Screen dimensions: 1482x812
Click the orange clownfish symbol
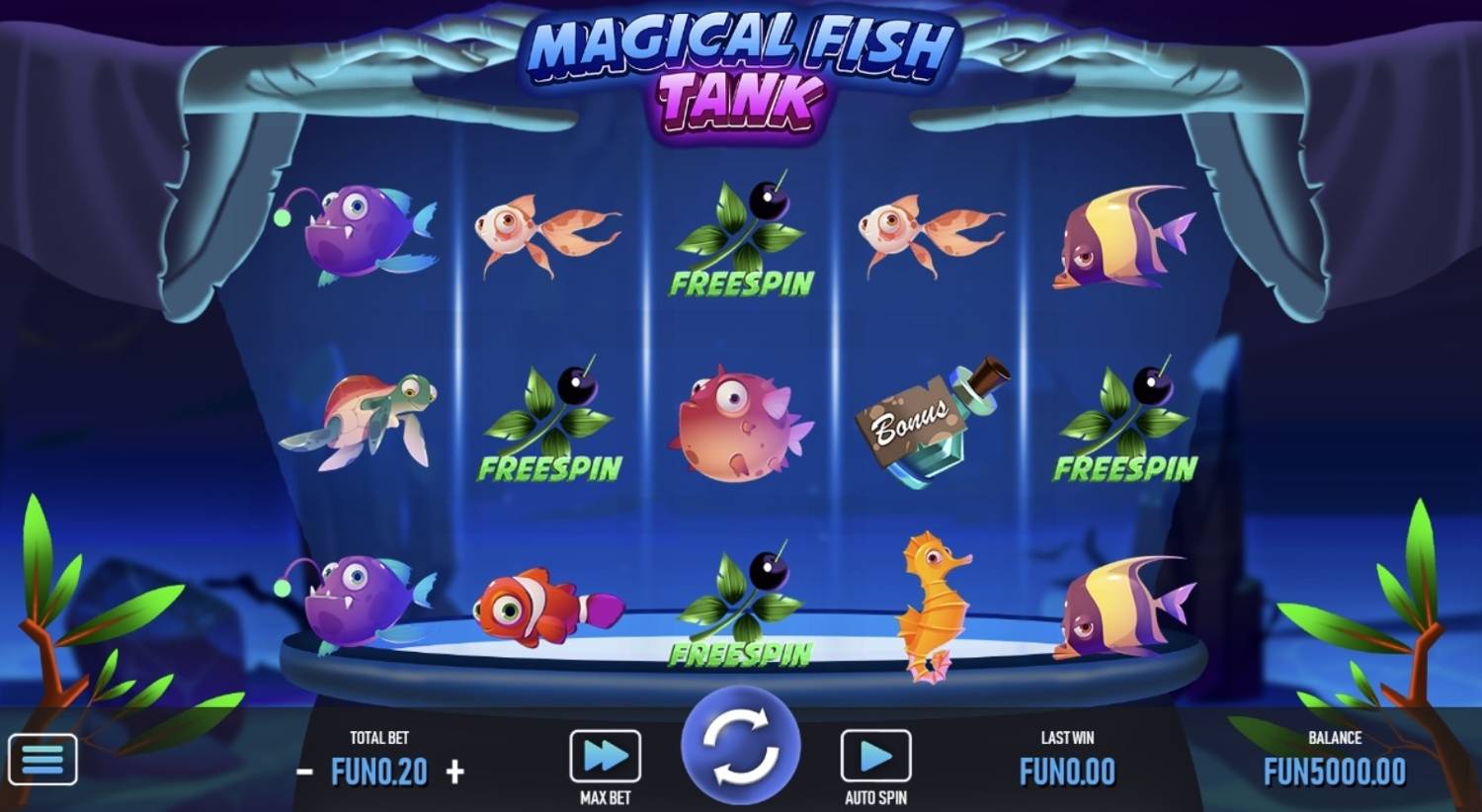(x=543, y=605)
